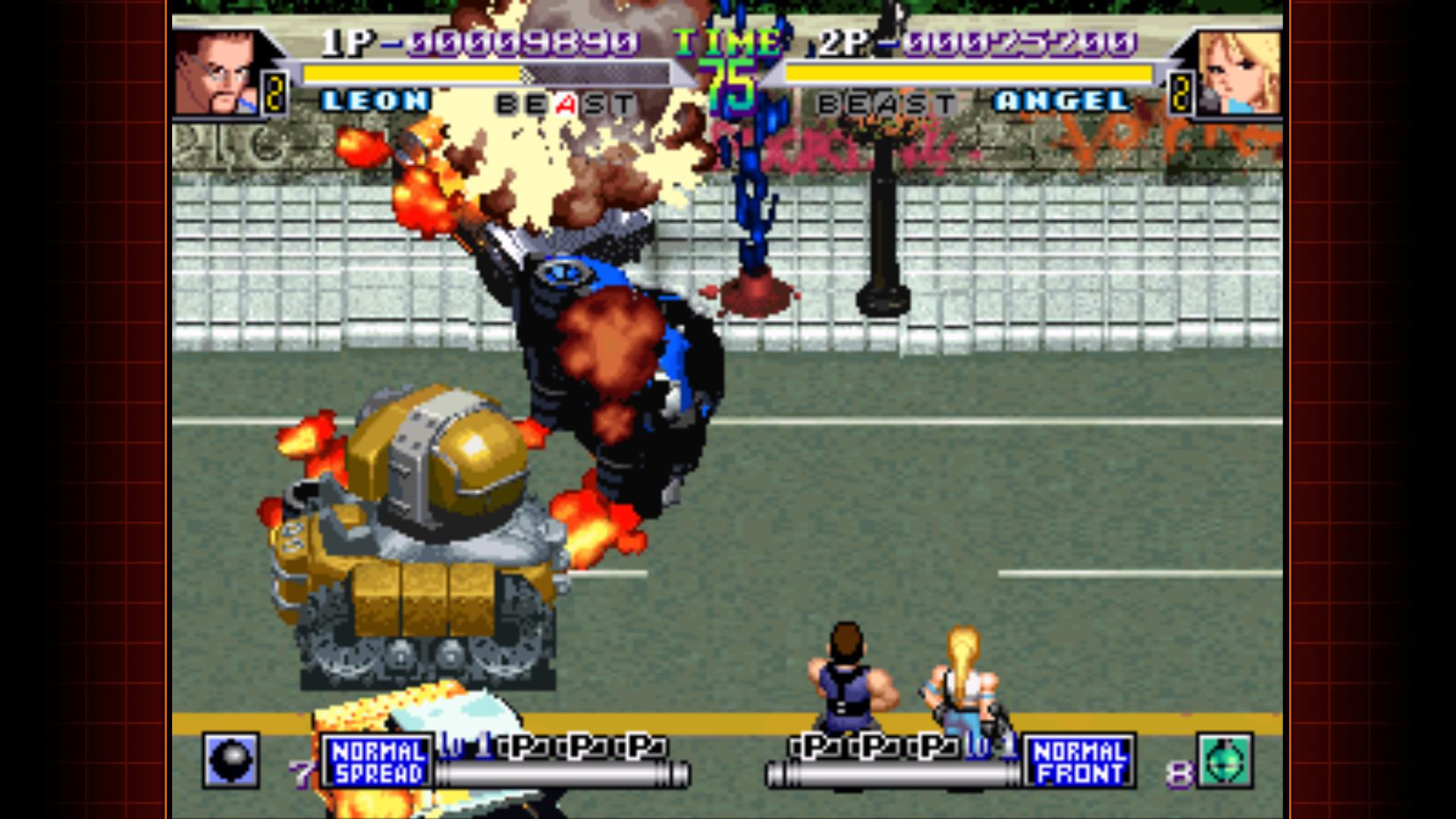
Task: Toggle the NORMAL FRONT weapon mode
Action: [x=1081, y=761]
